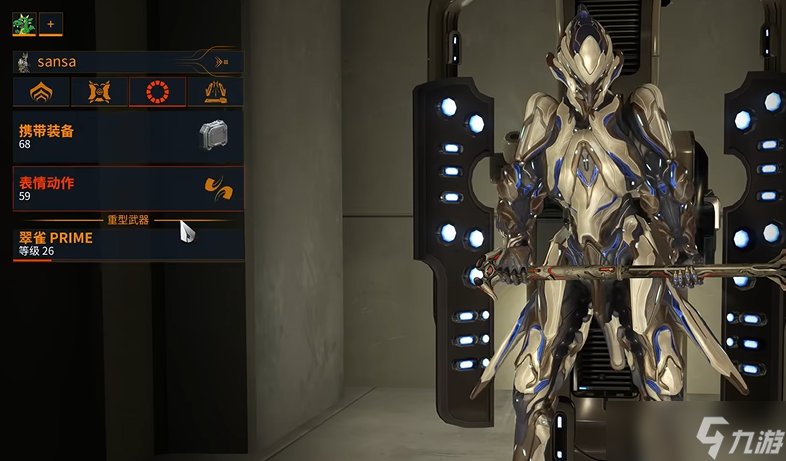786x461 pixels.
Task: Switch to the companion sentinel tab
Action: [100, 93]
